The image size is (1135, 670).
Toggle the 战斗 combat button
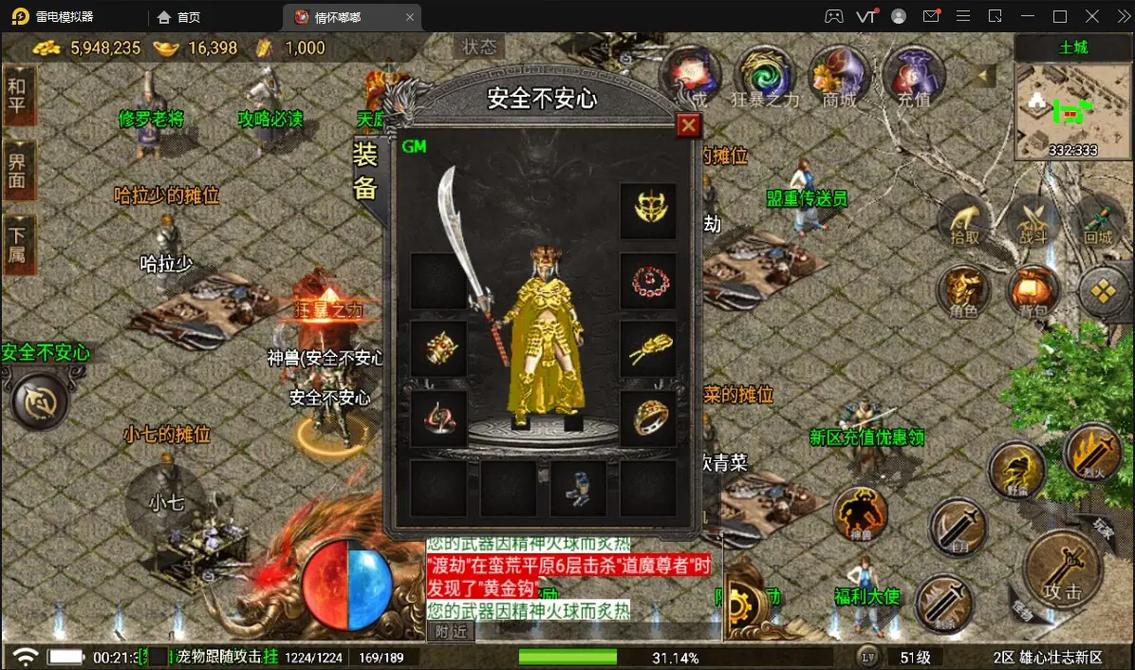1033,222
